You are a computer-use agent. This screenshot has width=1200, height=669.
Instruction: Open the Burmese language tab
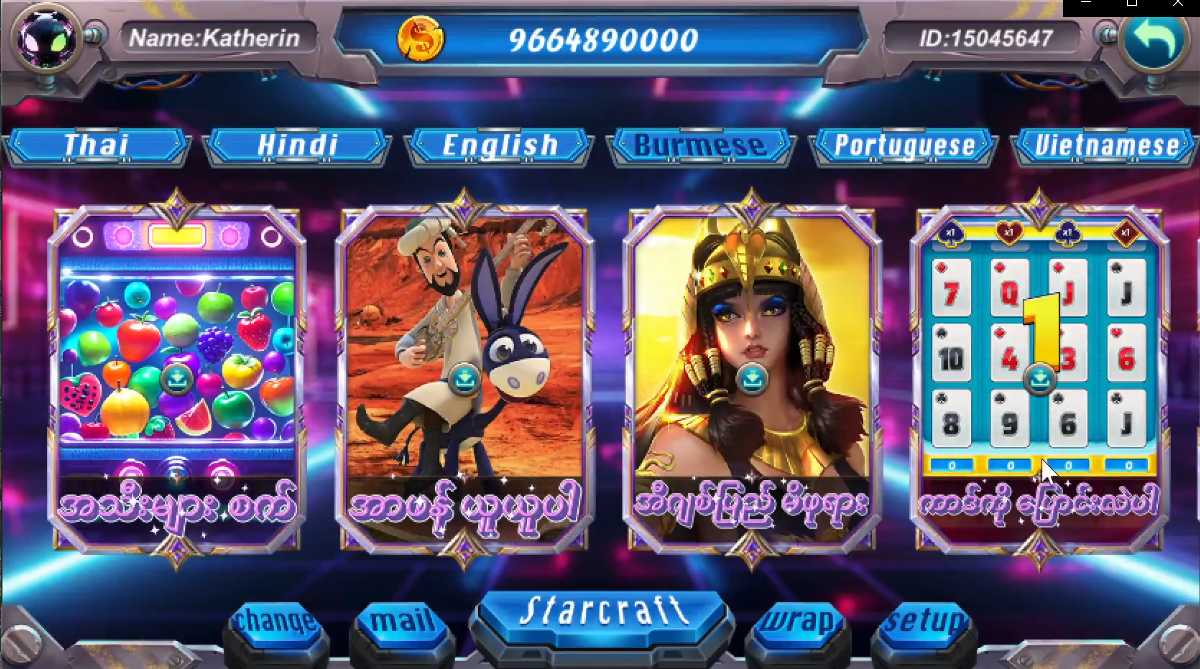pos(700,146)
